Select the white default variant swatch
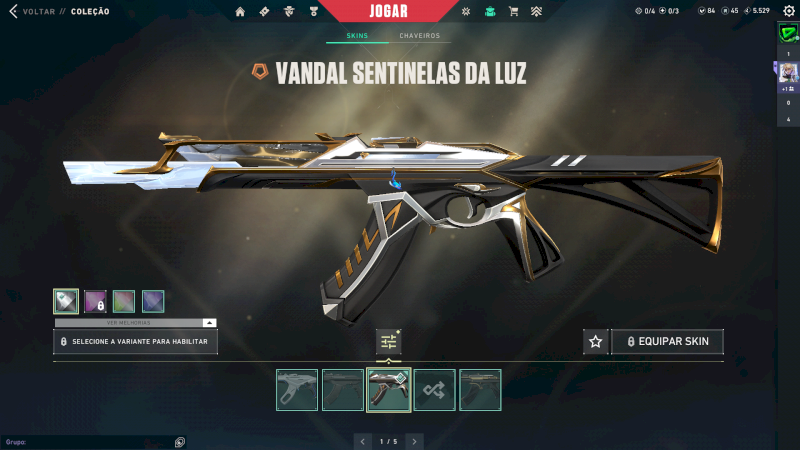 [66, 301]
